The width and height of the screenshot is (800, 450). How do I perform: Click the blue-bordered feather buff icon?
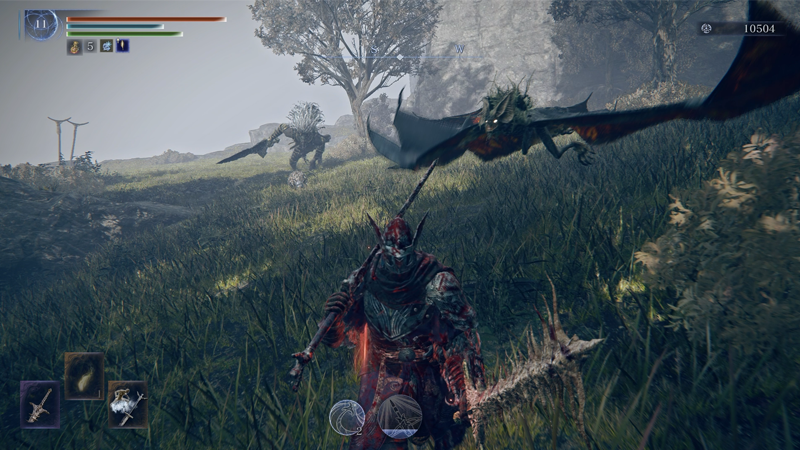coord(122,46)
